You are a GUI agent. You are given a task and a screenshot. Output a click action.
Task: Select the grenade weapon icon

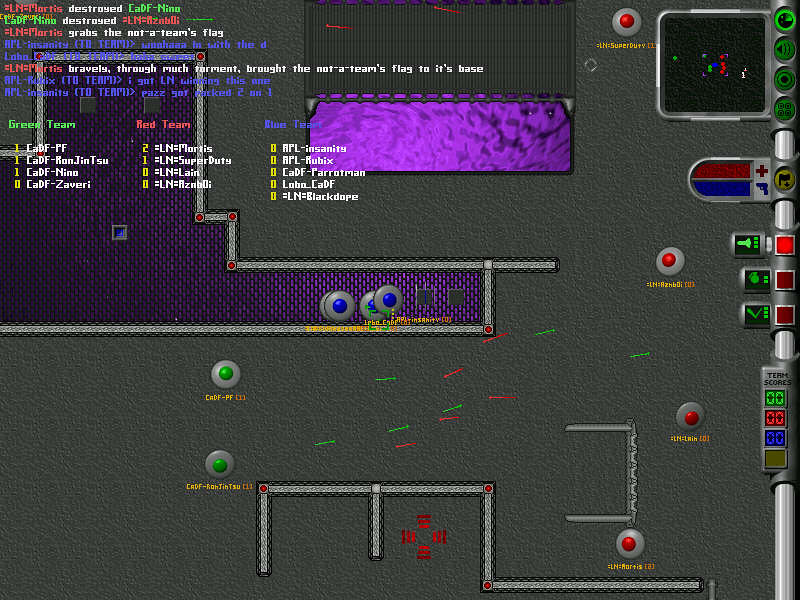(x=755, y=279)
